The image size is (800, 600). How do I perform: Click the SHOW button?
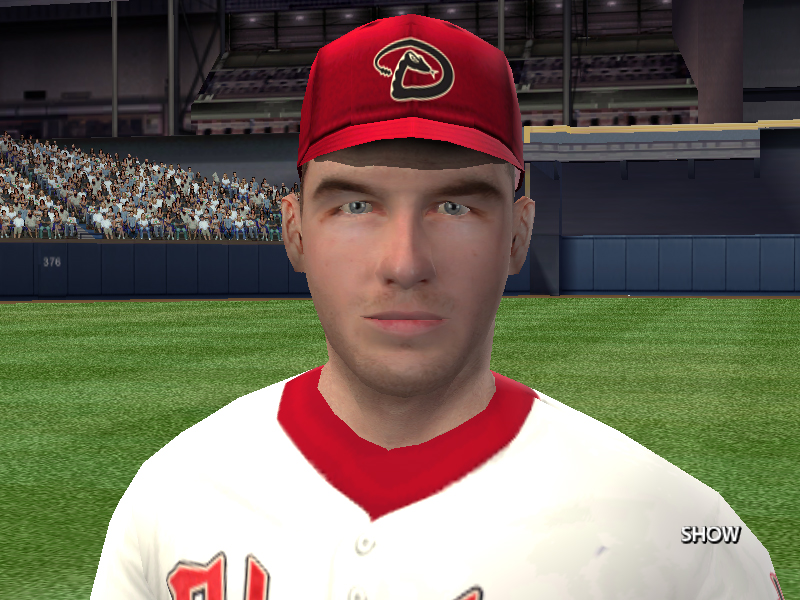[x=711, y=534]
